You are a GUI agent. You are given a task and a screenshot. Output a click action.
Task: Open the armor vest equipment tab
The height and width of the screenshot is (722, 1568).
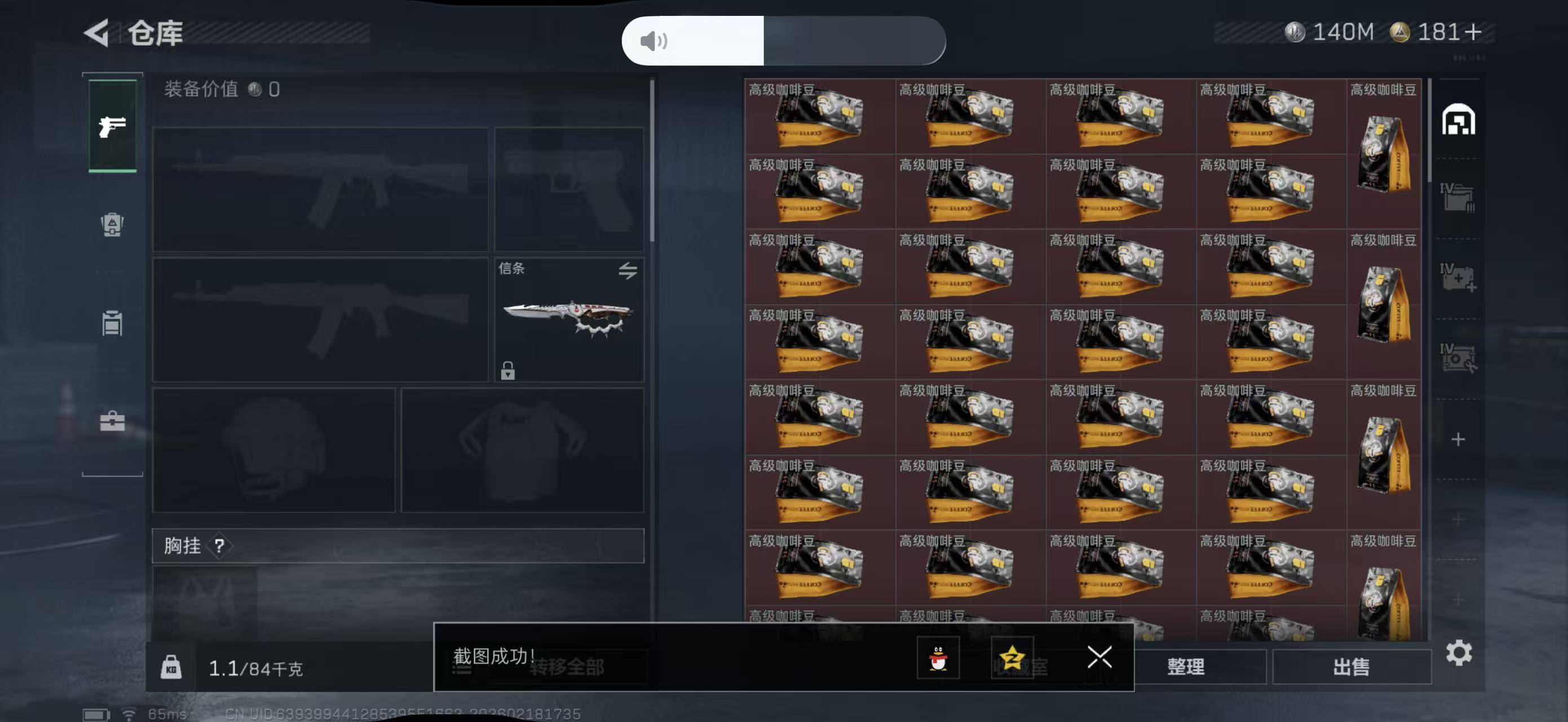112,225
